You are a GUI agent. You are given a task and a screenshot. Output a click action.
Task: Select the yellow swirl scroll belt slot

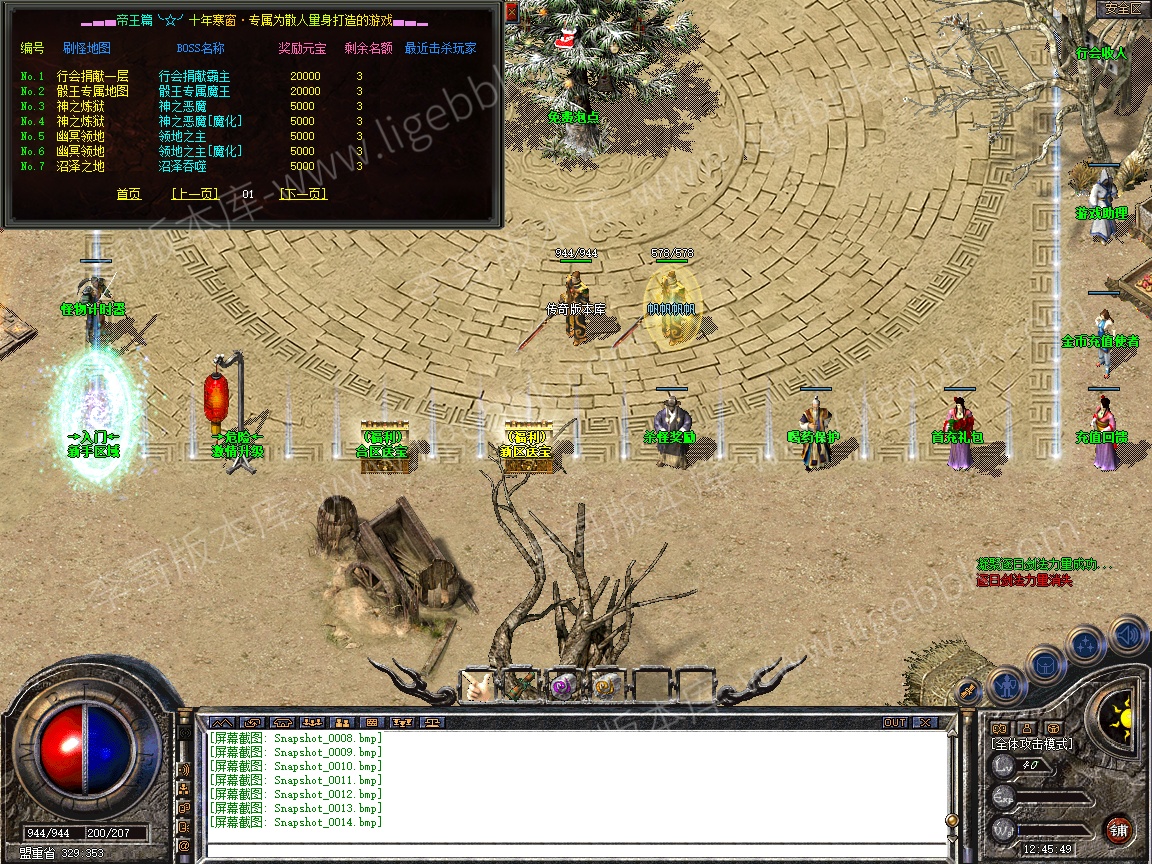[x=606, y=685]
